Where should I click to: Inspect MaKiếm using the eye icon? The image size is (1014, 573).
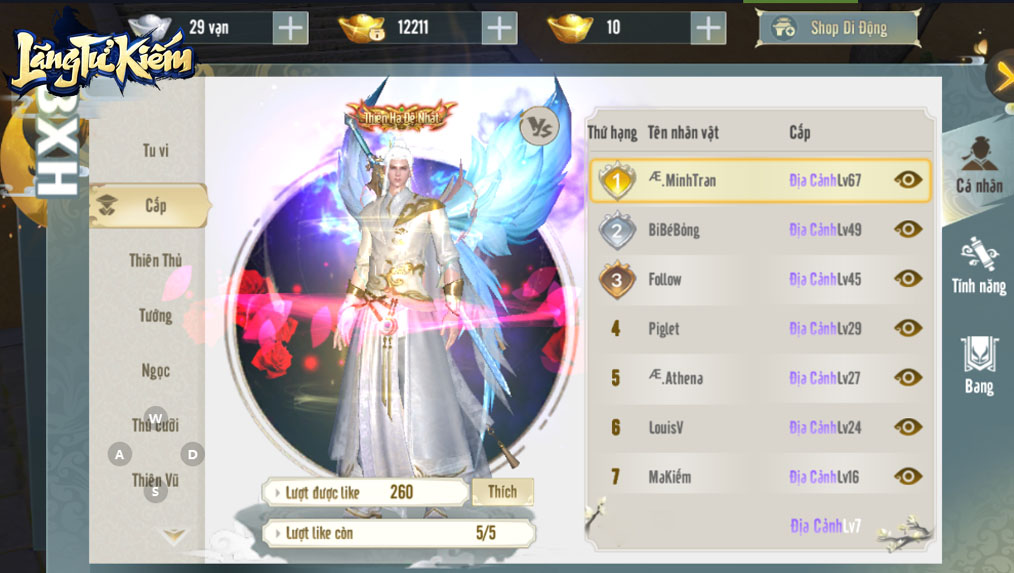coord(908,476)
